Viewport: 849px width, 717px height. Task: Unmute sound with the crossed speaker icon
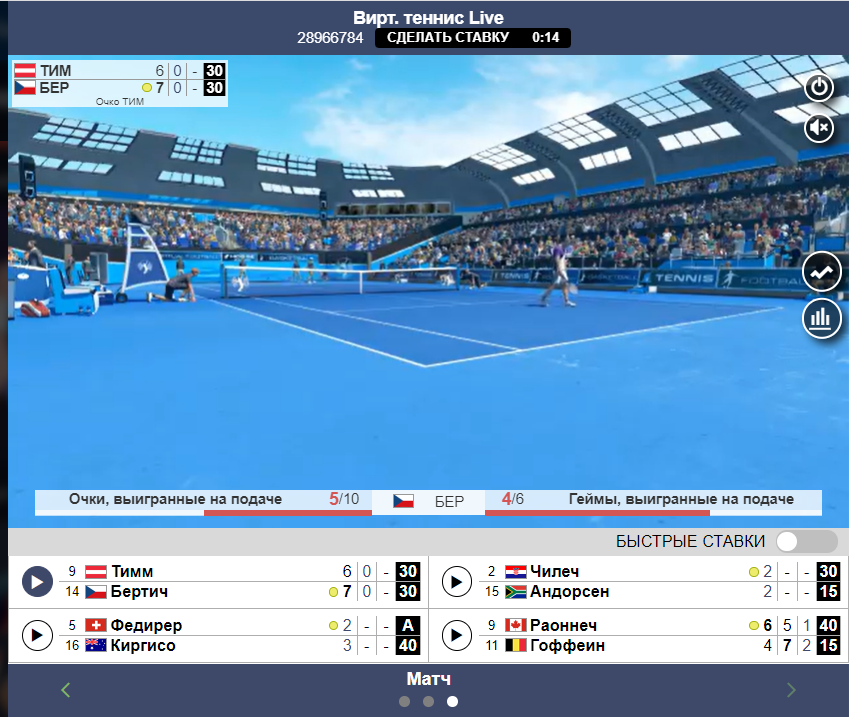click(x=820, y=127)
